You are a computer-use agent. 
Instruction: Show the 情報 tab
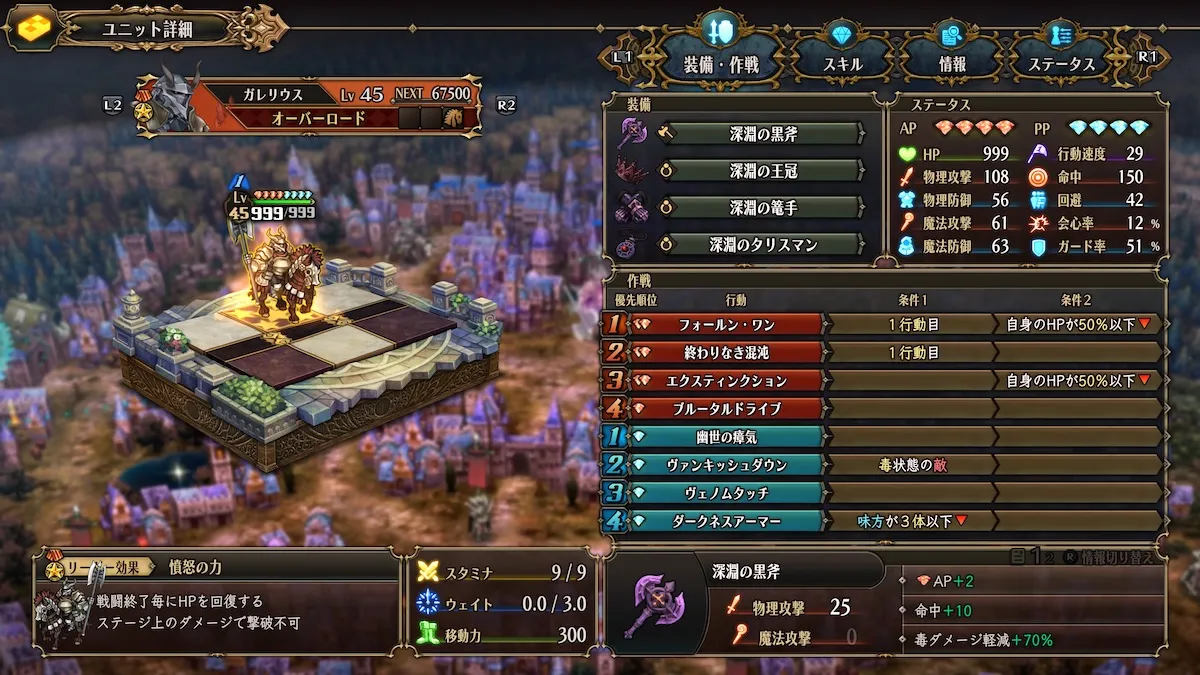[951, 63]
